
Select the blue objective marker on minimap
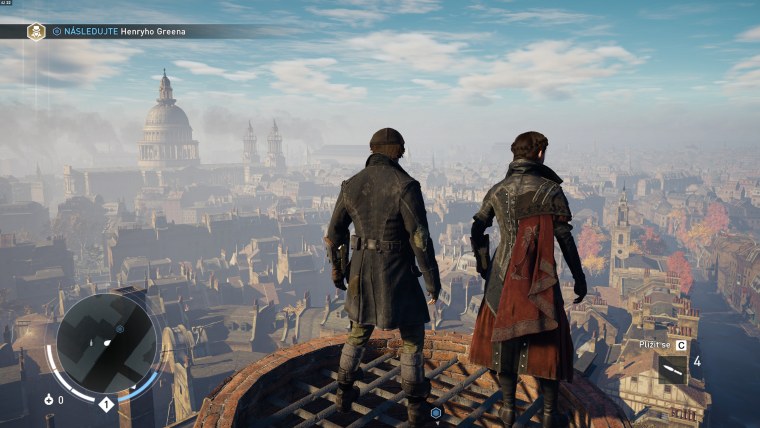pyautogui.click(x=120, y=327)
